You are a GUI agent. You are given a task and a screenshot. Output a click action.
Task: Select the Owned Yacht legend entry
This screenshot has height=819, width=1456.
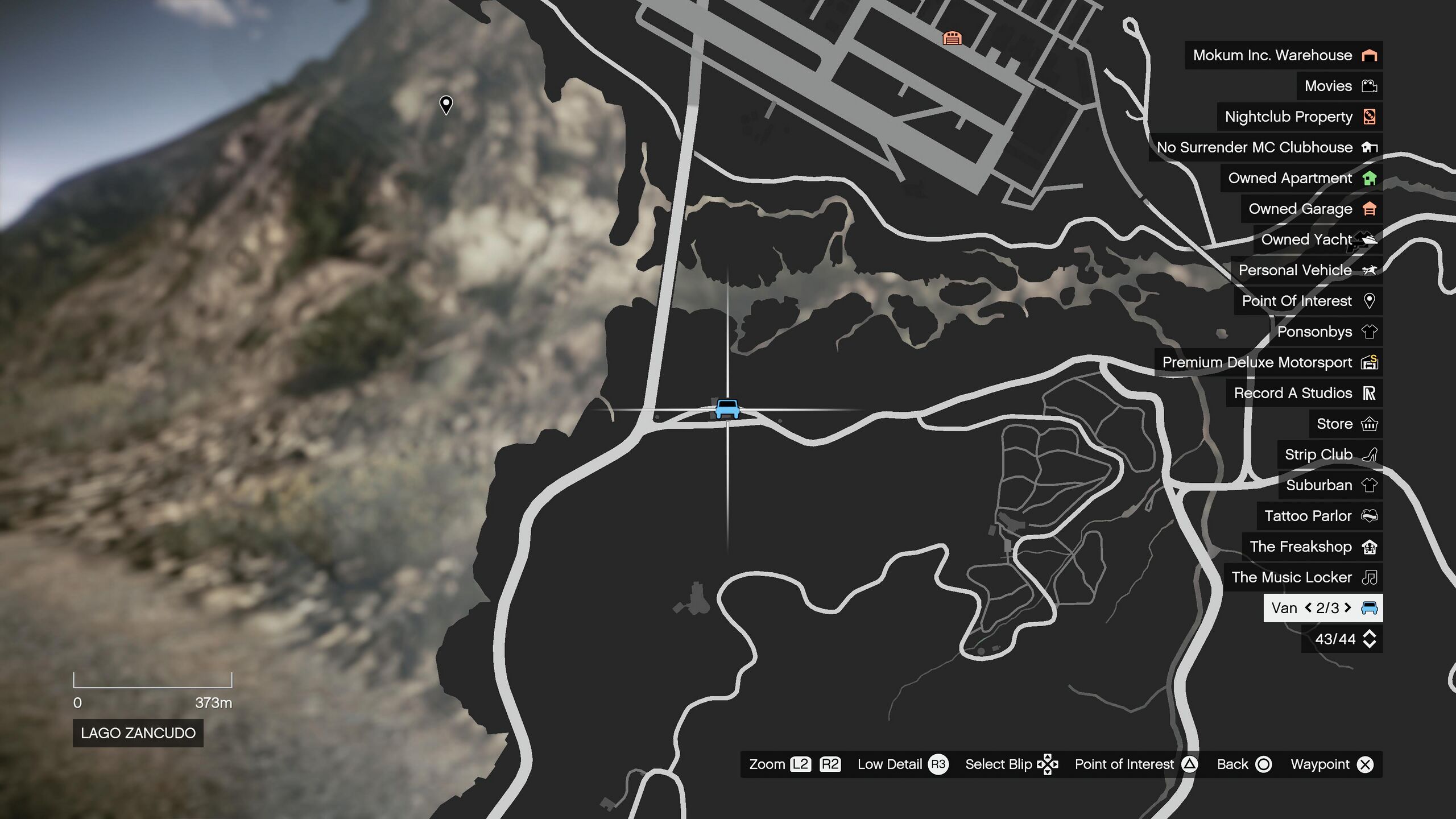(x=1317, y=239)
